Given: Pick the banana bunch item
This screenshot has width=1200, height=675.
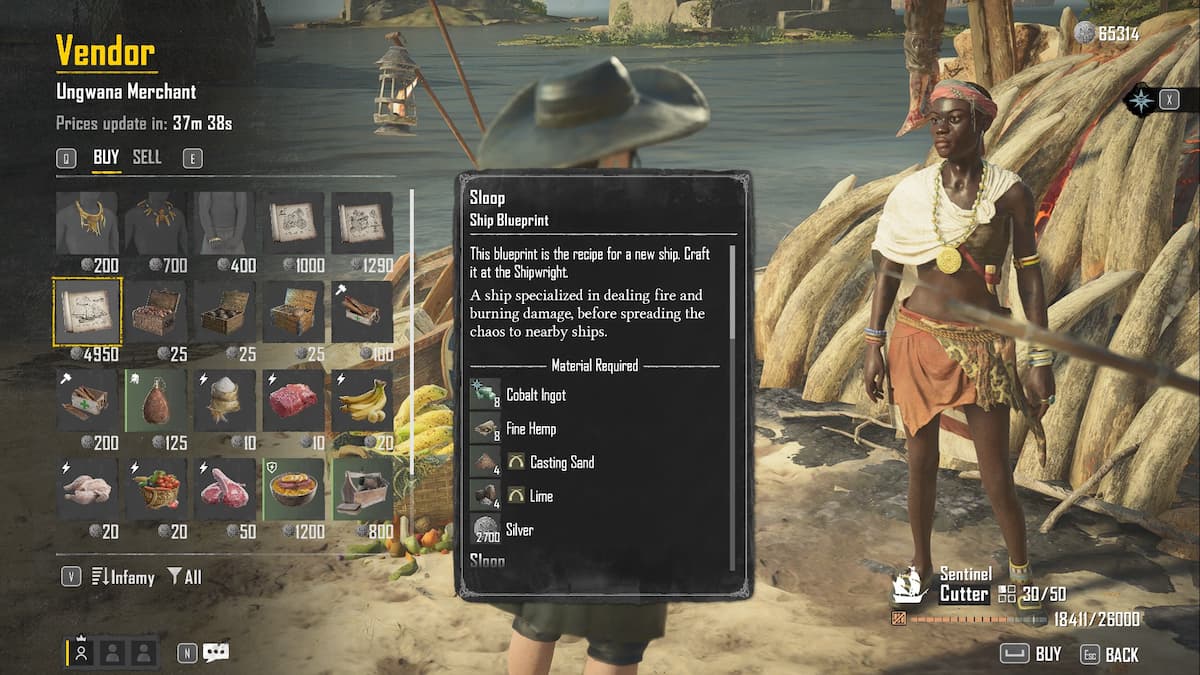Looking at the screenshot, I should pyautogui.click(x=362, y=400).
